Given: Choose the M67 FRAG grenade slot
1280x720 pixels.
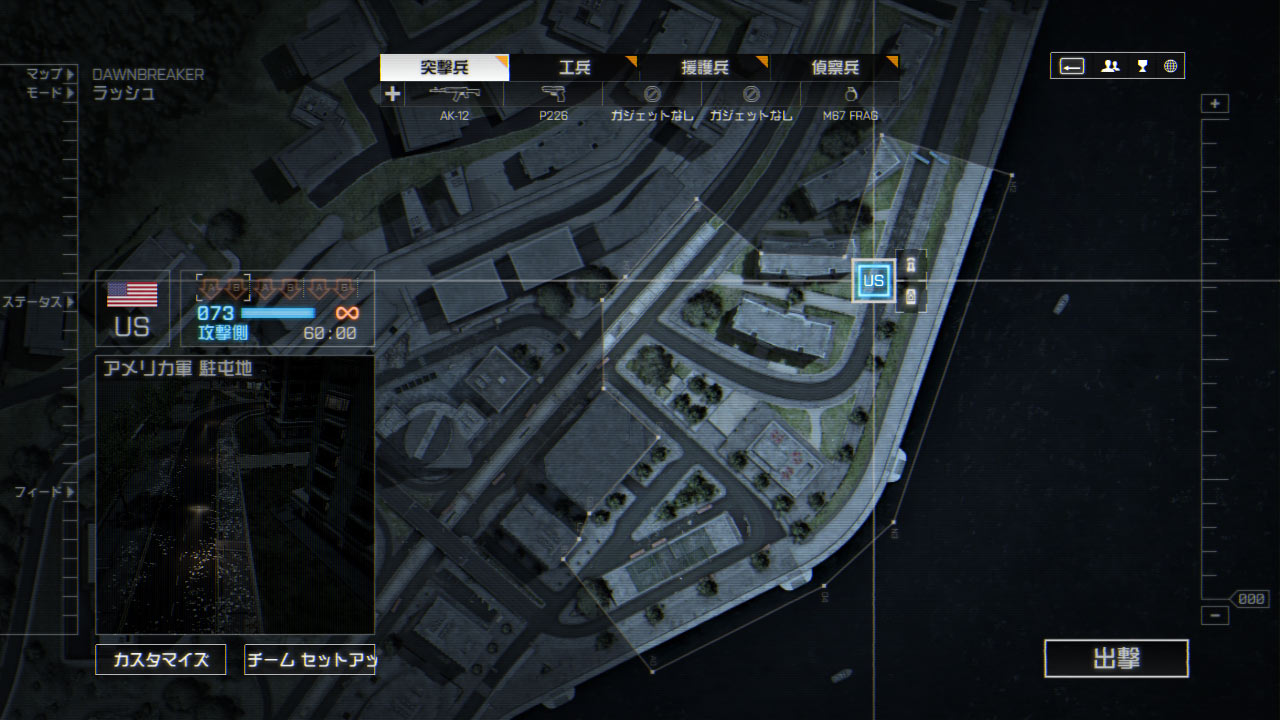Looking at the screenshot, I should pyautogui.click(x=850, y=102).
